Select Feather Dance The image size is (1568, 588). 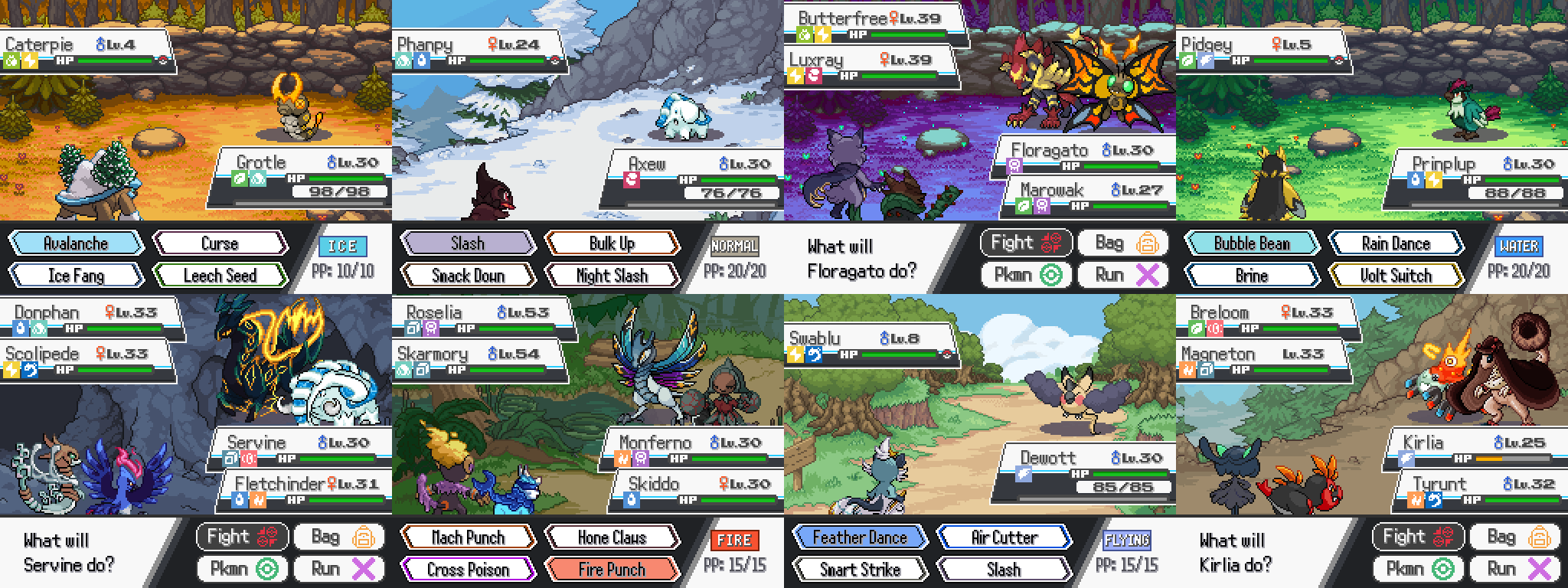click(x=860, y=537)
